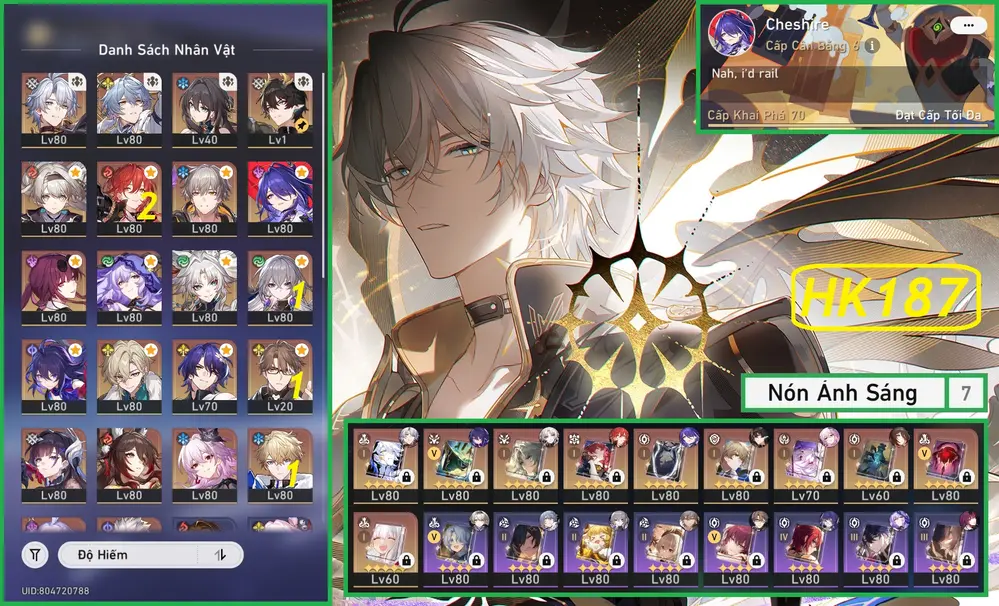Screen dimensions: 999x606
Task: Open the character filter funnel button
Action: [x=35, y=555]
